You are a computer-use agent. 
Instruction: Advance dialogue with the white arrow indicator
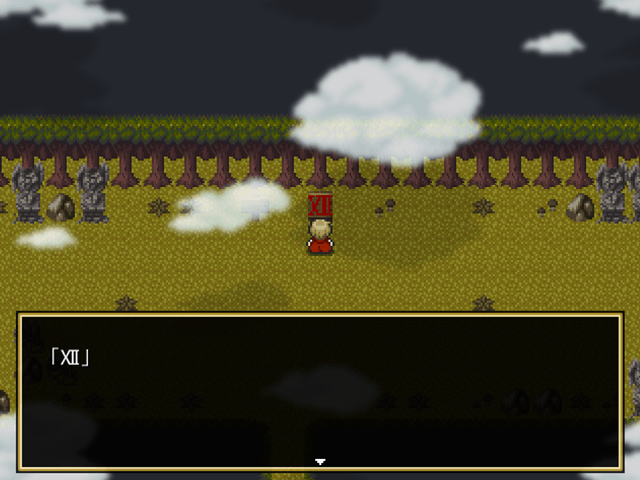(x=320, y=462)
